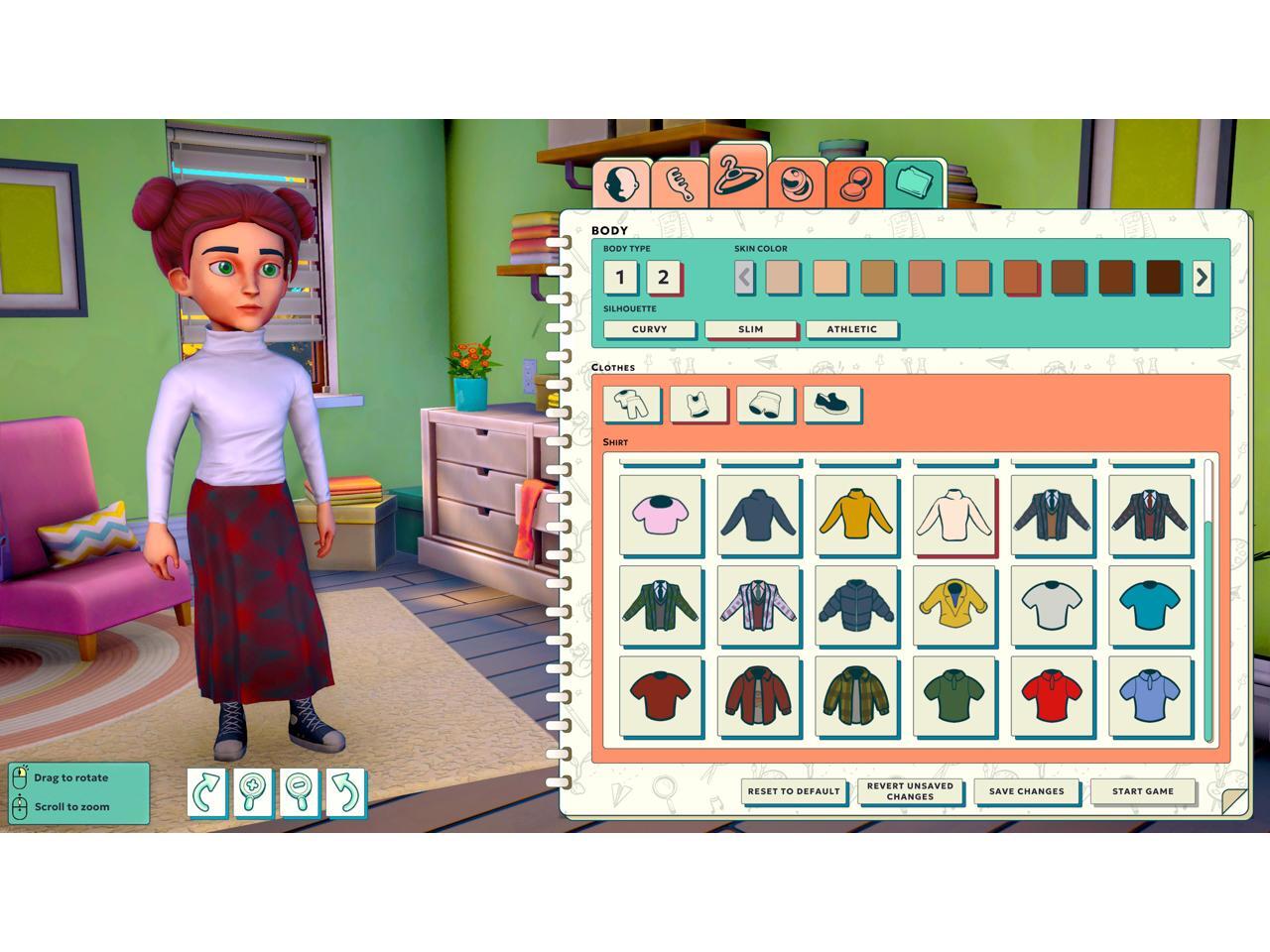1270x952 pixels.
Task: Show next skin colors with right arrow
Action: (x=1202, y=278)
